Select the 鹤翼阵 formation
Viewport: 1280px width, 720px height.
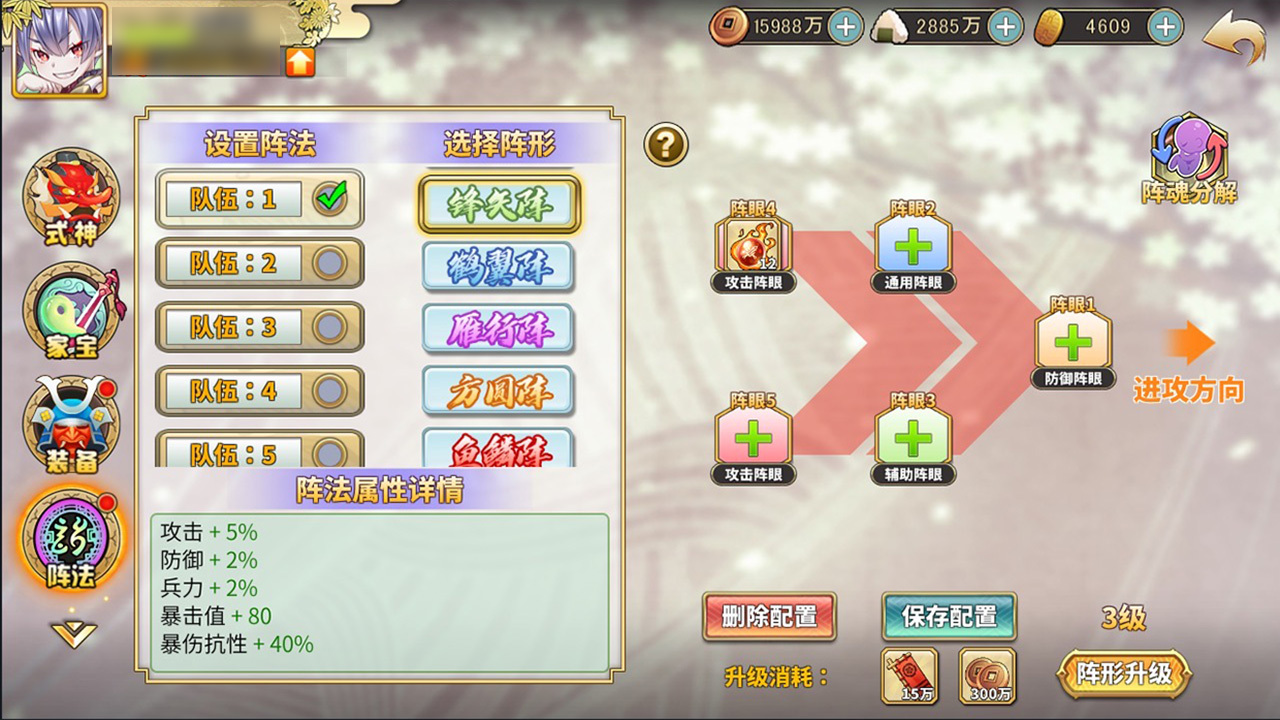(498, 267)
